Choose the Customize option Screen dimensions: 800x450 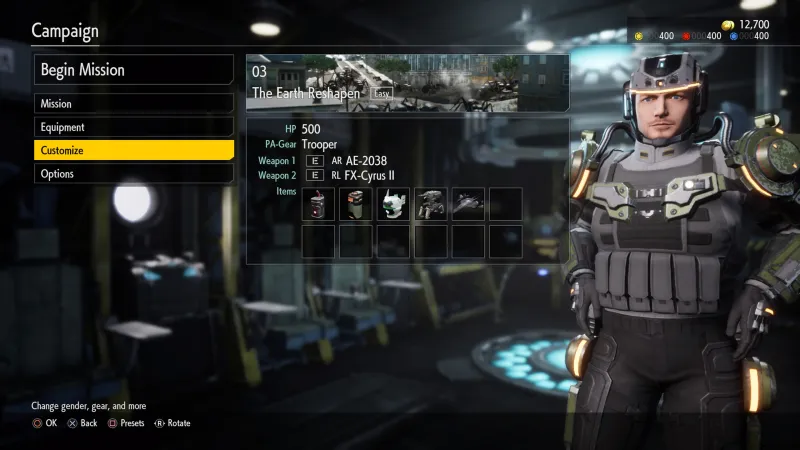click(x=134, y=150)
